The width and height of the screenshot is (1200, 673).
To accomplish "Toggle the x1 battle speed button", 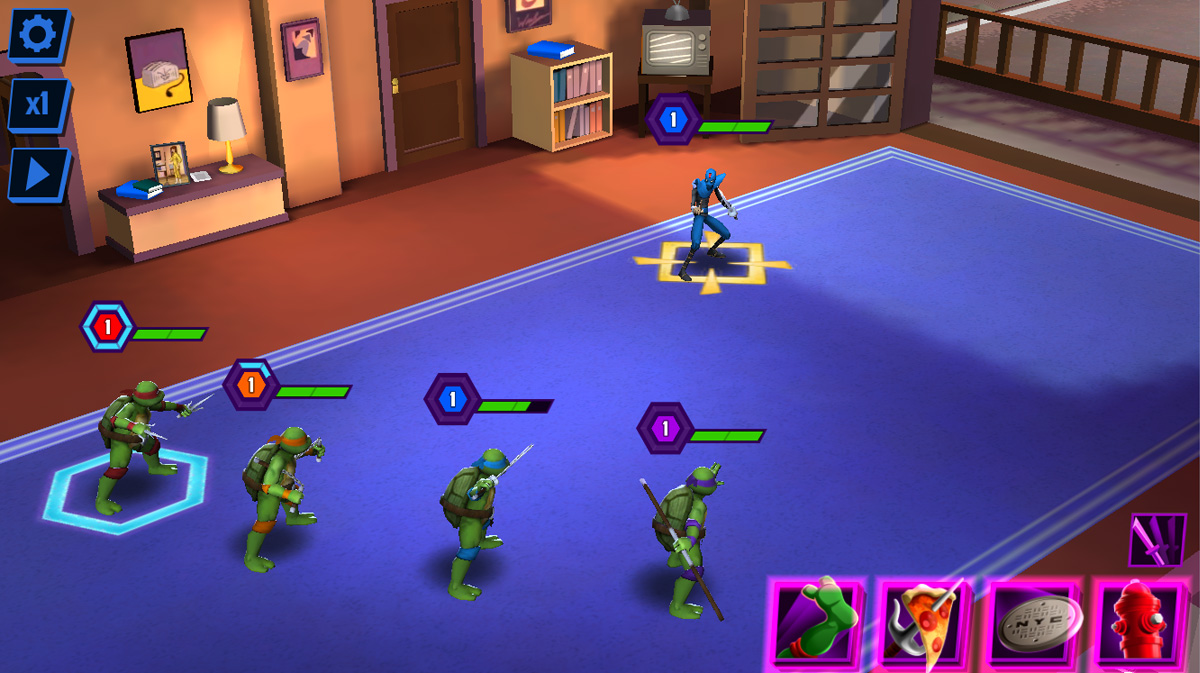I will [38, 104].
